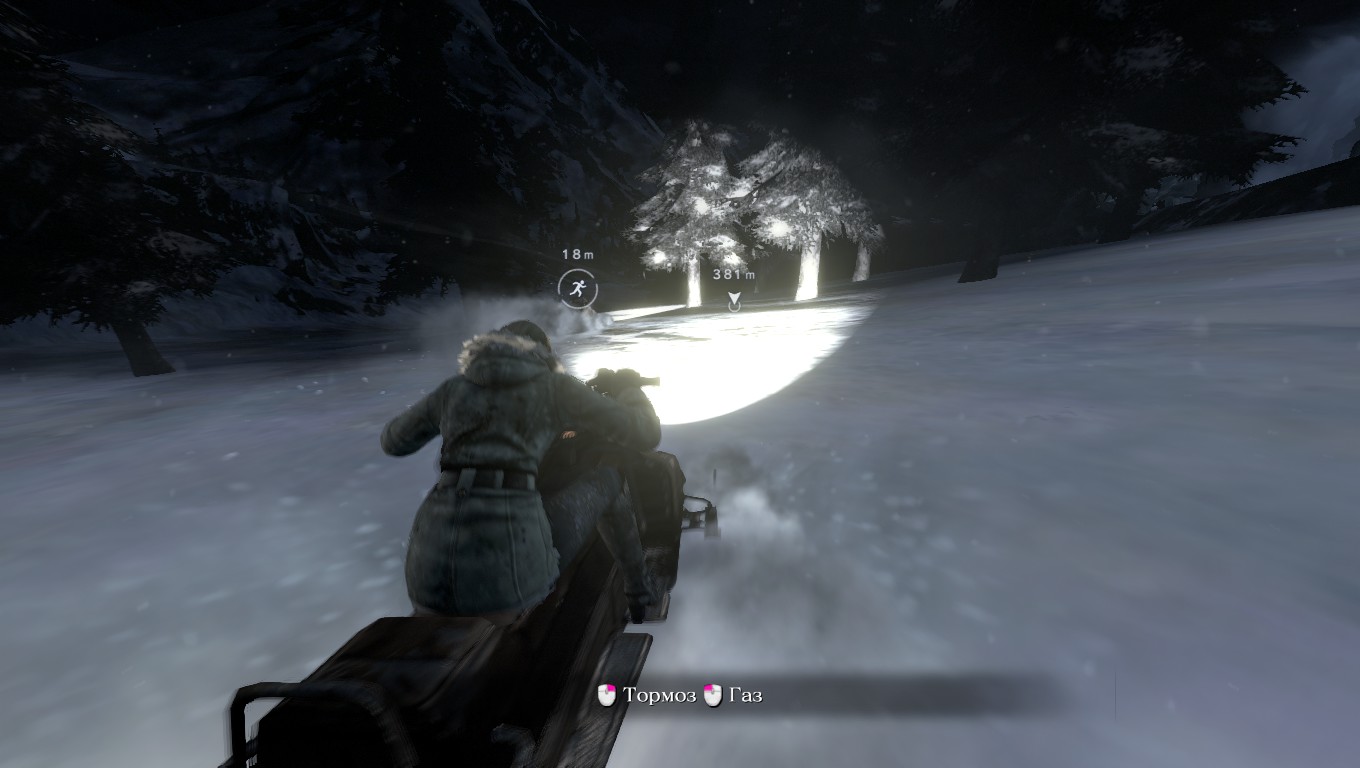Viewport: 1360px width, 768px height.
Task: Select the 381 m objective waypoint marker
Action: tap(734, 299)
